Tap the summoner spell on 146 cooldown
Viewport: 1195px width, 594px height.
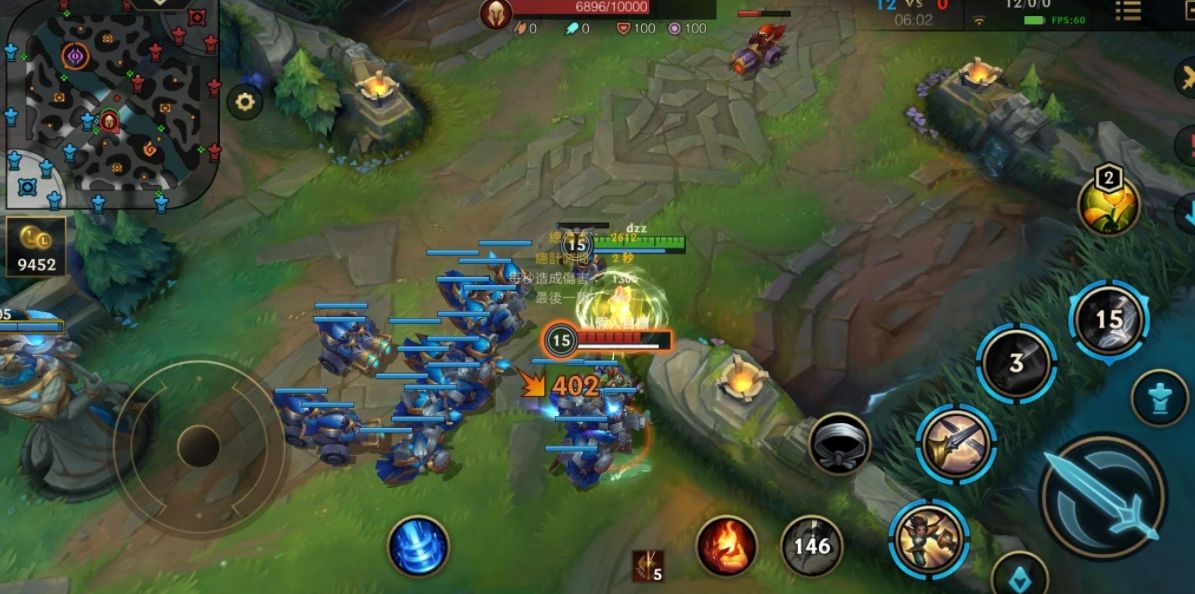(811, 546)
